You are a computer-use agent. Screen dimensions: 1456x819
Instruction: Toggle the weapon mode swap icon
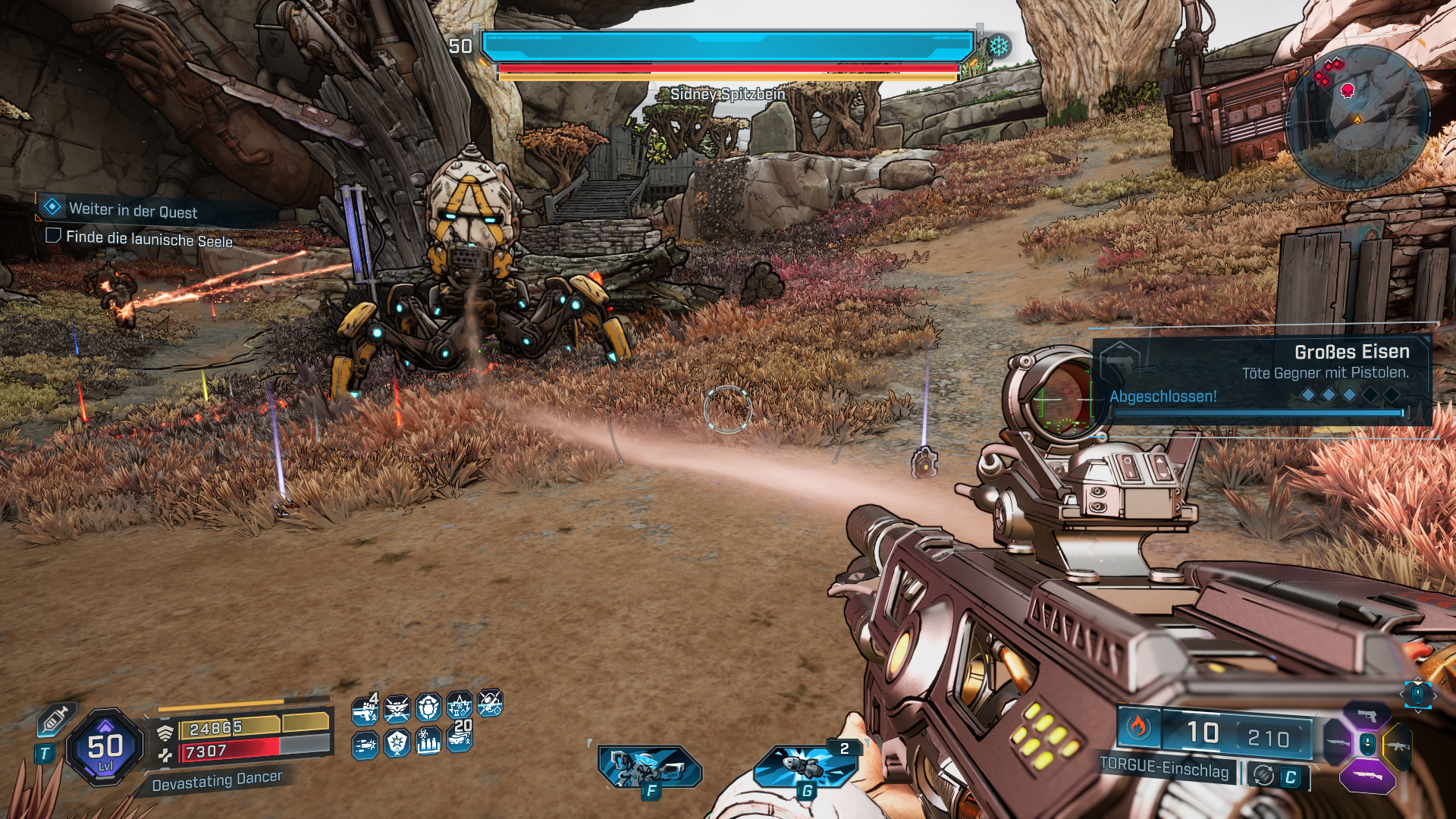[1263, 776]
